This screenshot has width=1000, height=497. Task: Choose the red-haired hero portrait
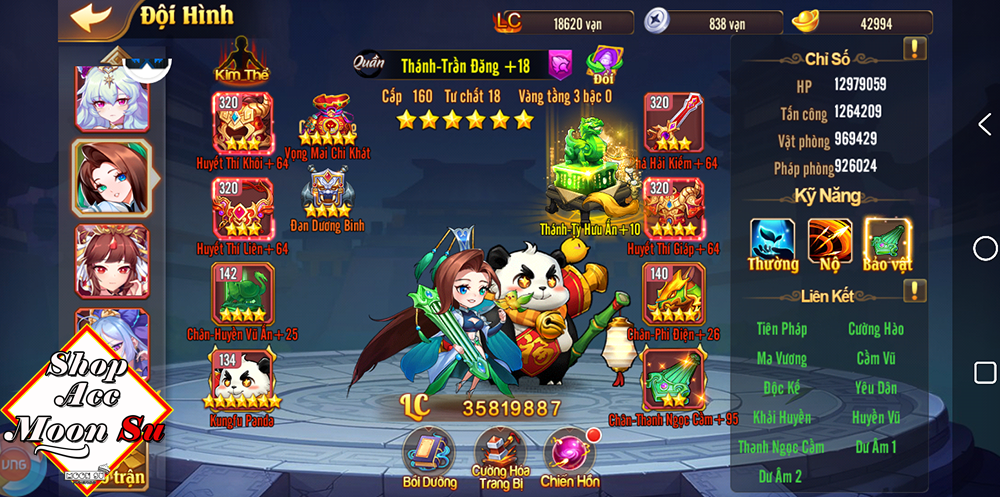(111, 260)
